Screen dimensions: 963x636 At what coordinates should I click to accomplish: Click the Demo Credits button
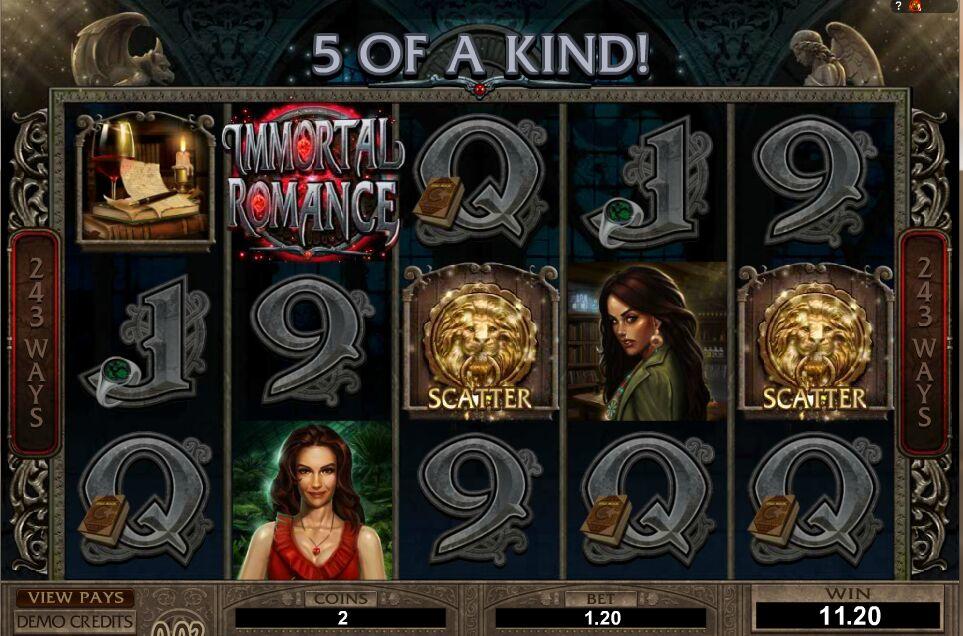75,621
